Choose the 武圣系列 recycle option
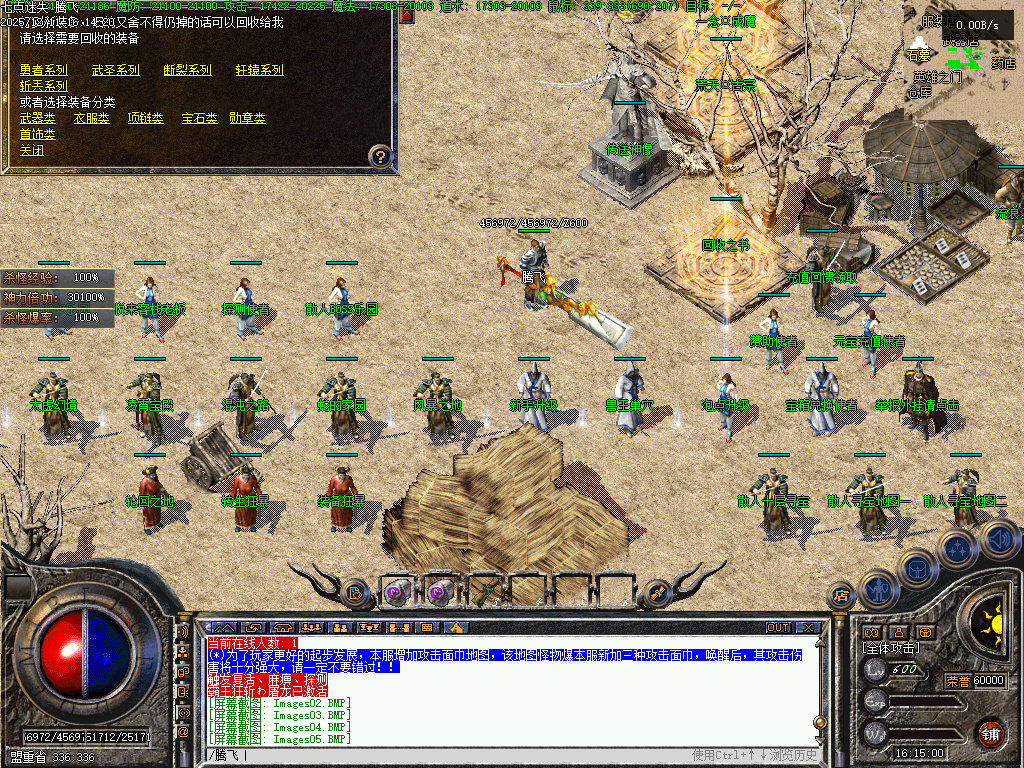 [116, 70]
